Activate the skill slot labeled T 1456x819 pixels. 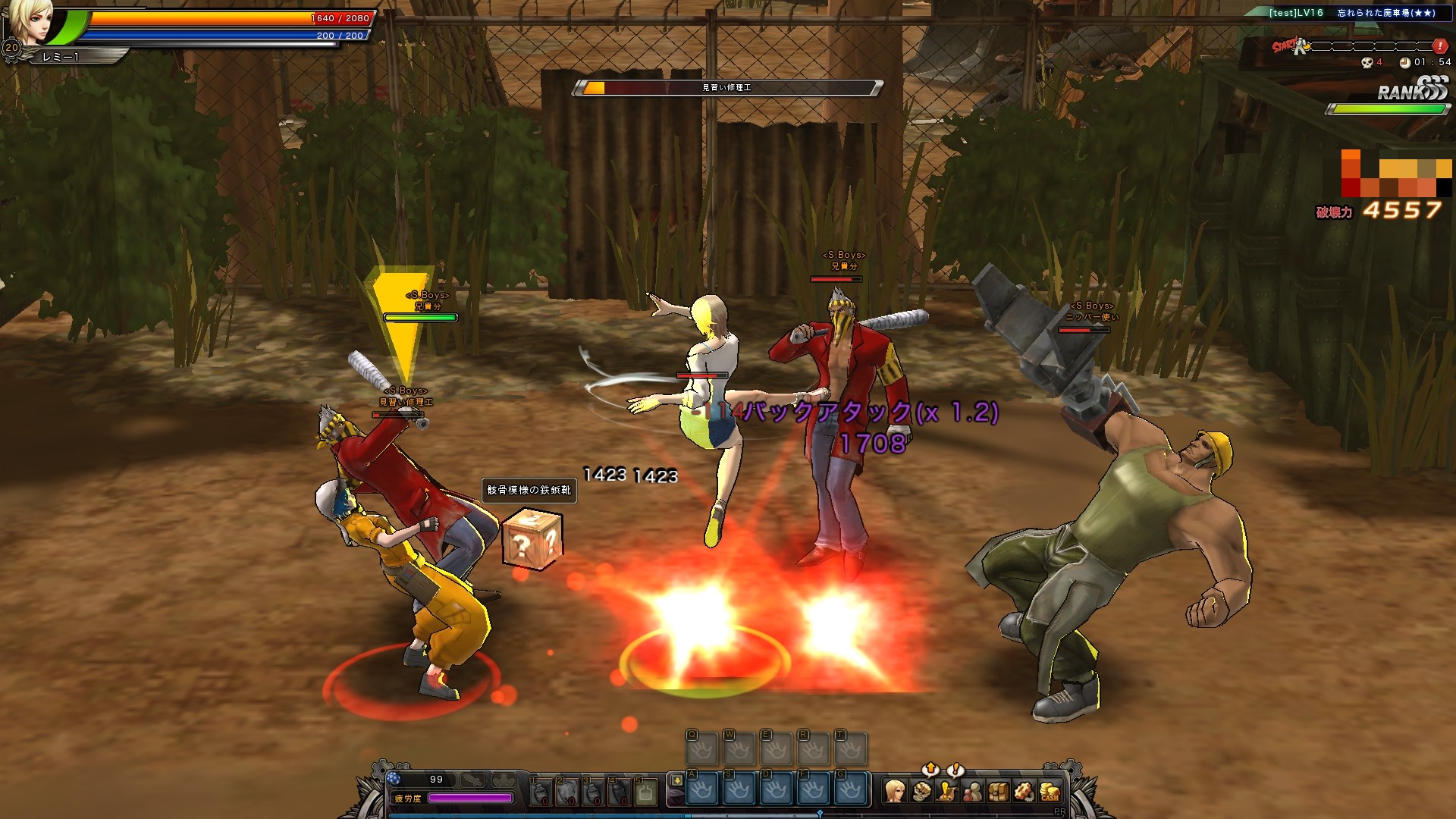pyautogui.click(x=850, y=750)
